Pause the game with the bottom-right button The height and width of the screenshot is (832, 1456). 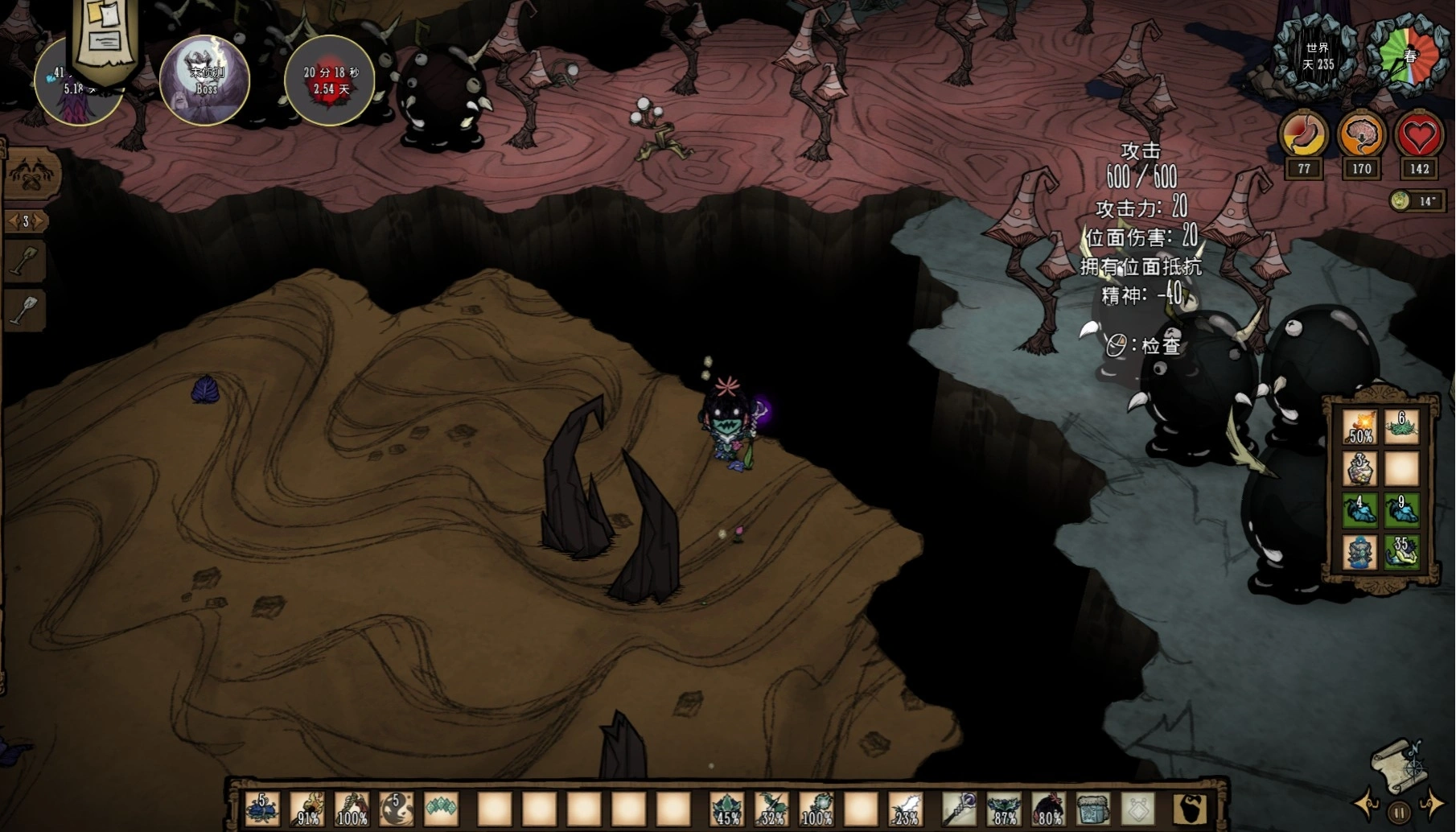point(1399,813)
